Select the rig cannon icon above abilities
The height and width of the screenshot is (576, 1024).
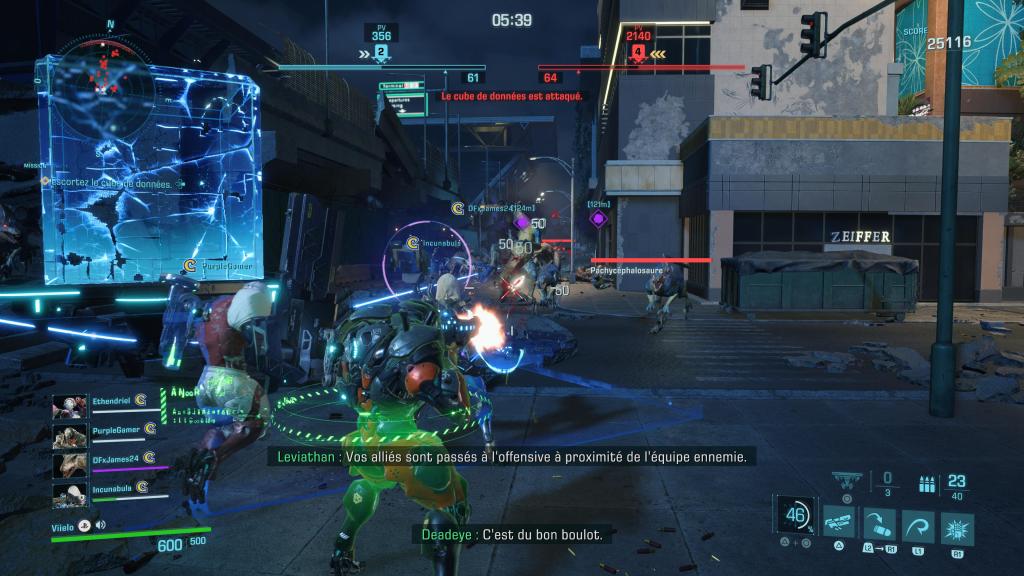[x=846, y=481]
